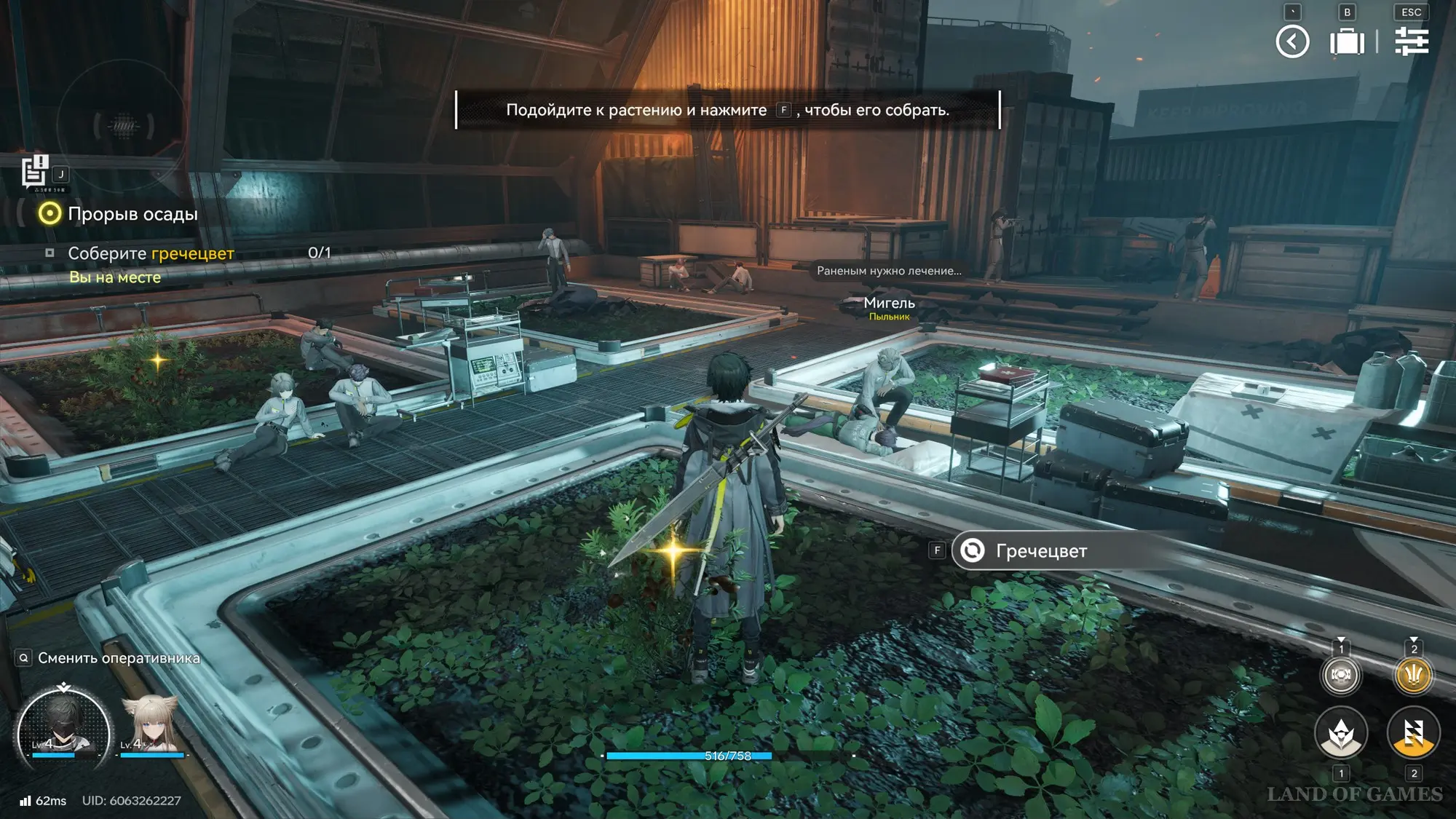
Task: Activate the golden trident combo skill
Action: [1413, 675]
